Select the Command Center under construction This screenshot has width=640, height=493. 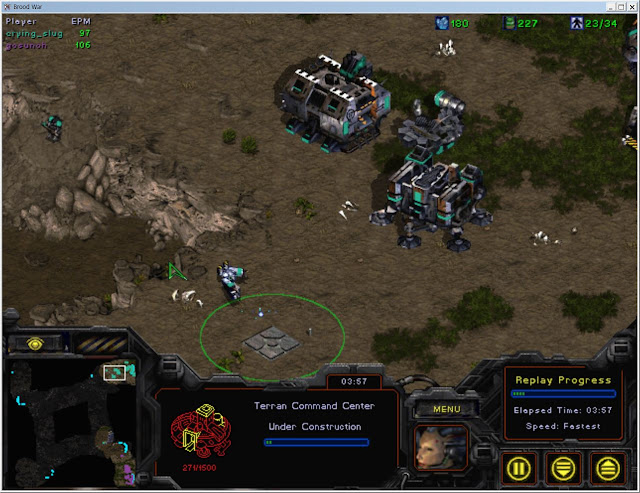(272, 343)
